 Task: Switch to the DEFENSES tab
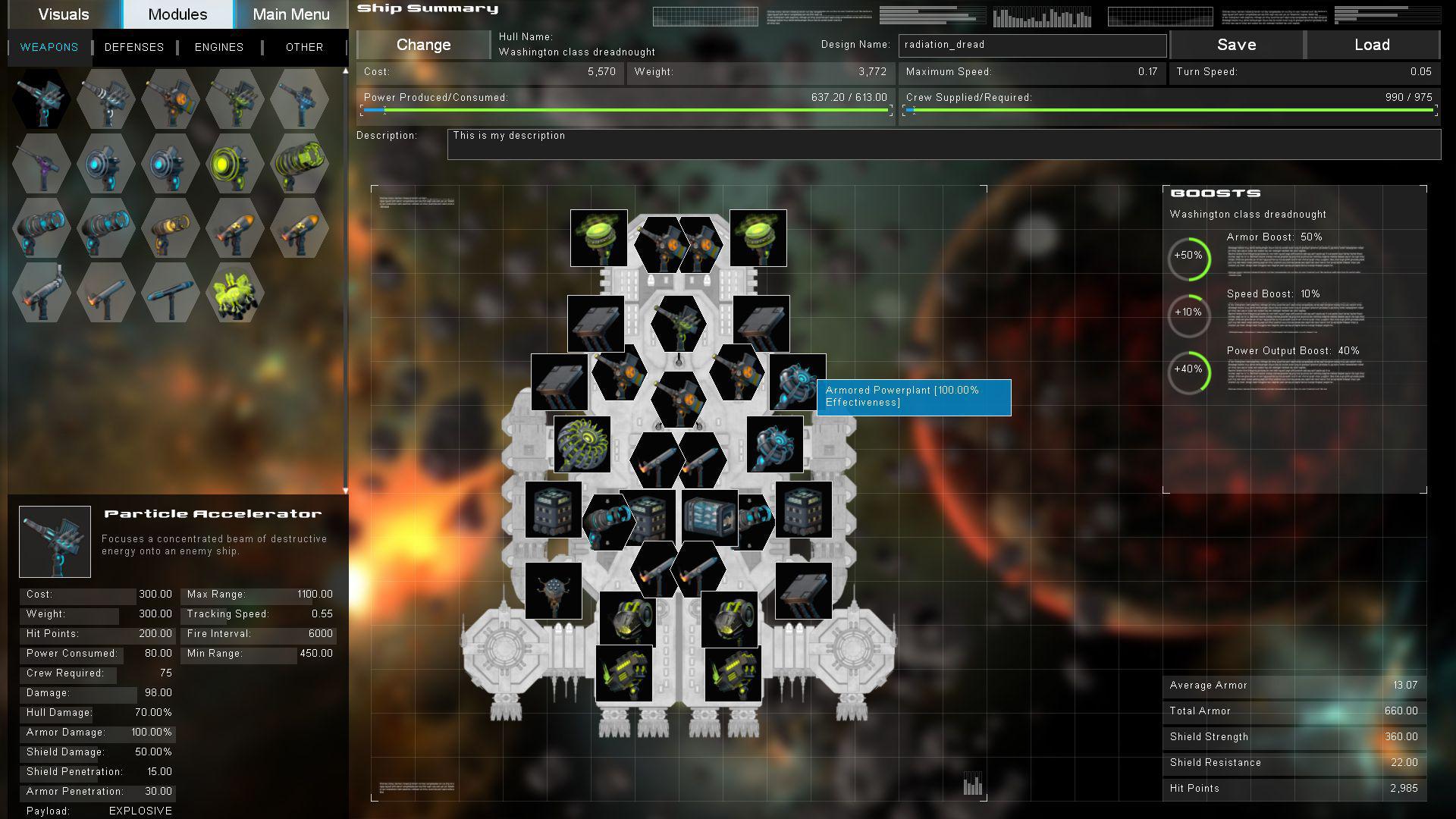[134, 47]
